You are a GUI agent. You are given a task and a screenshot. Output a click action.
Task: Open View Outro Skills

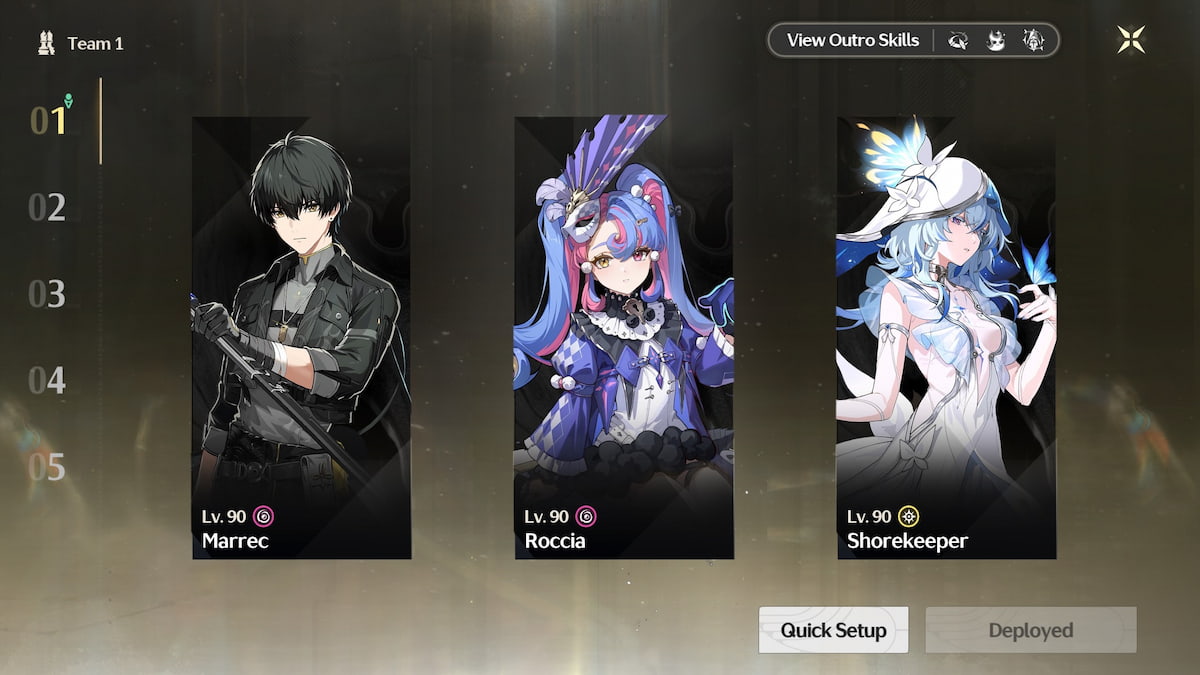[852, 41]
